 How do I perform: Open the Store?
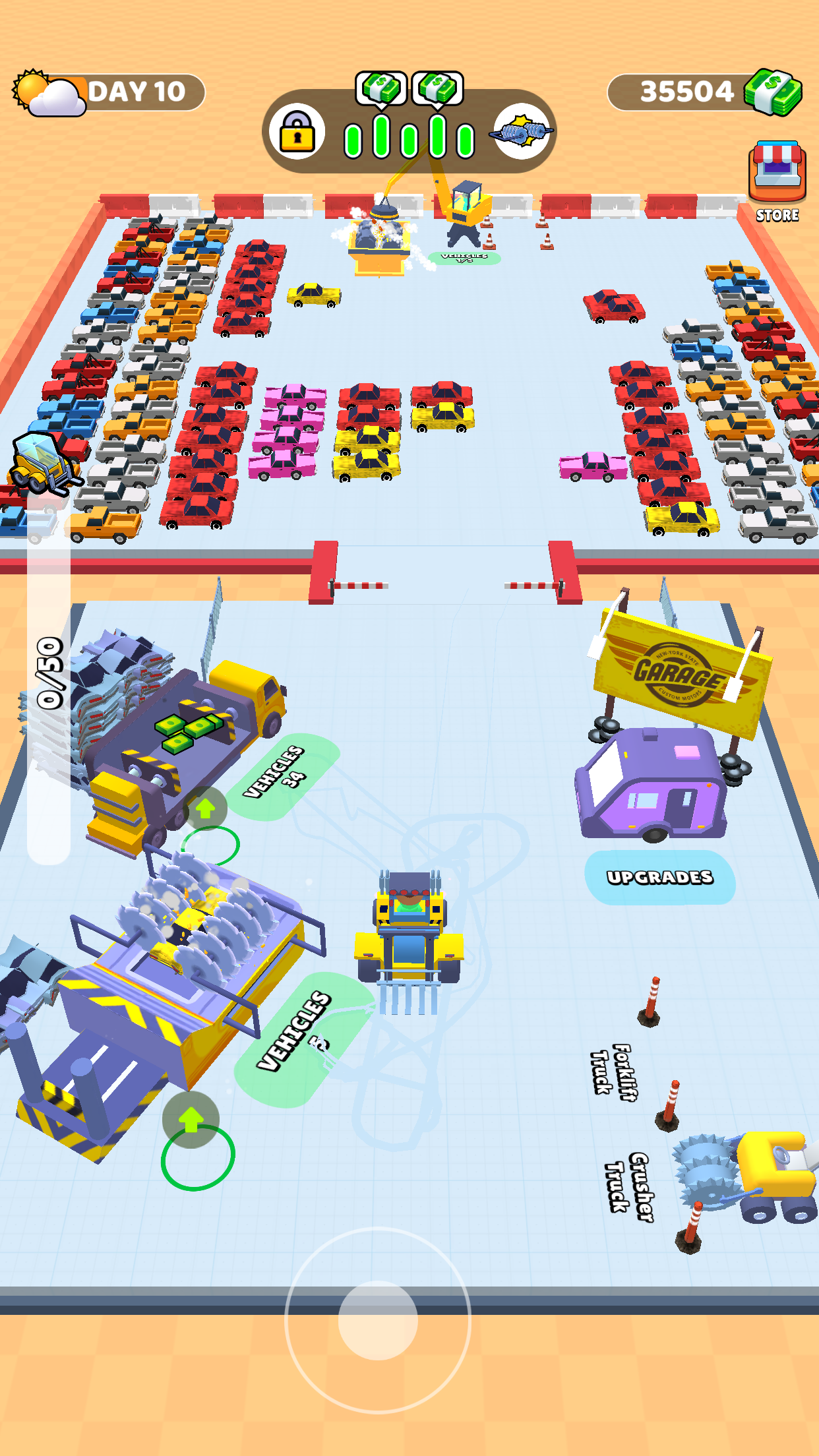(777, 179)
